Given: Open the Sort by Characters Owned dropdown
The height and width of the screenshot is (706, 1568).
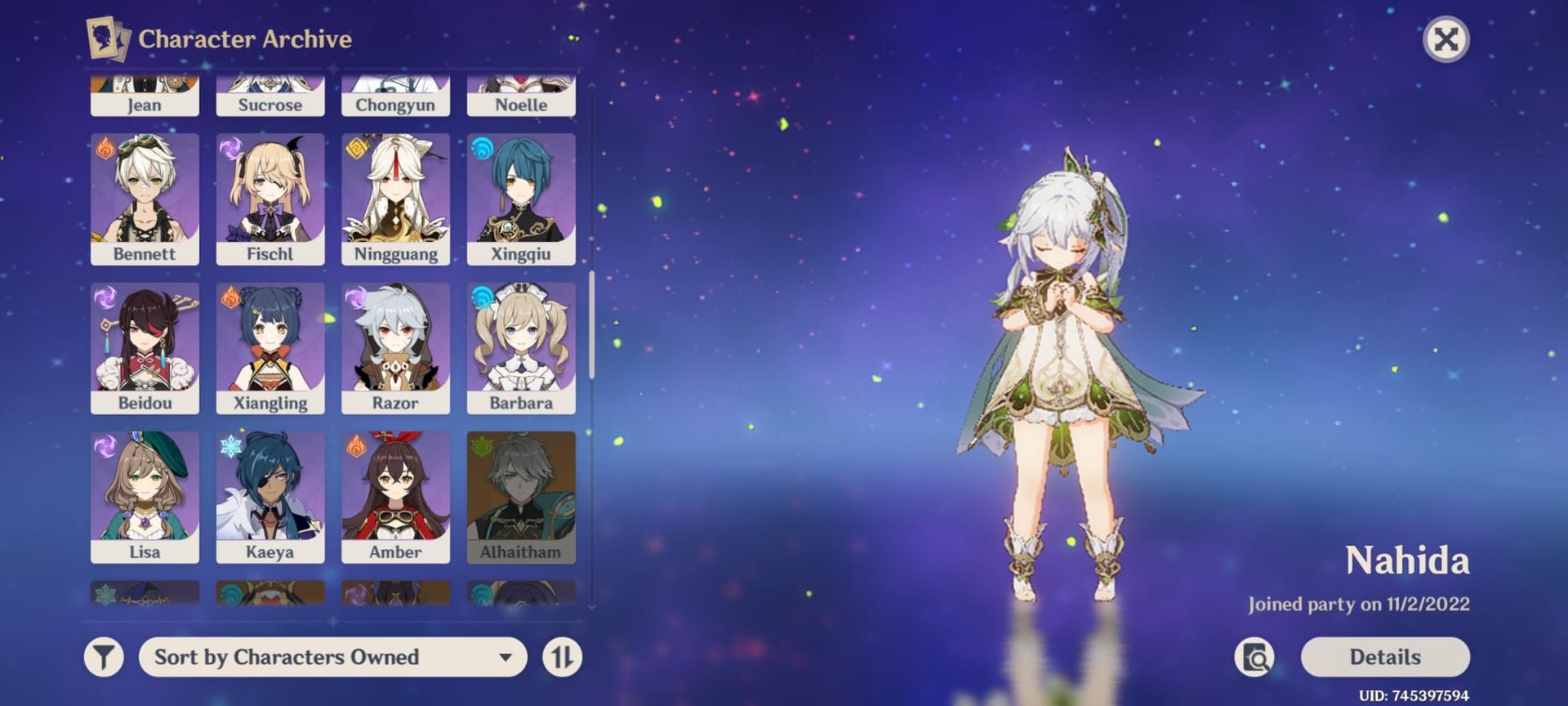Looking at the screenshot, I should tap(332, 657).
